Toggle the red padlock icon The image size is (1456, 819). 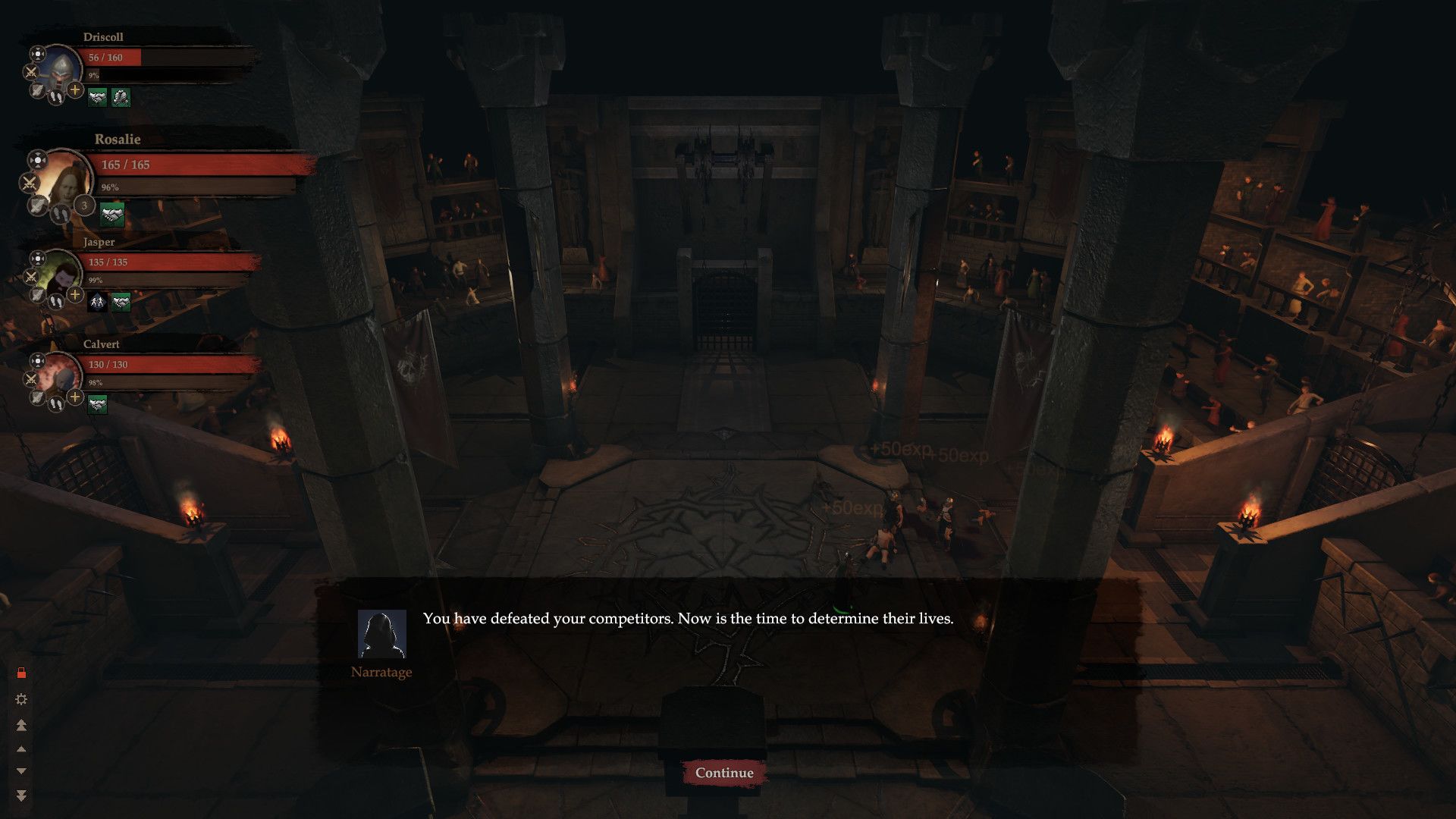(x=21, y=673)
